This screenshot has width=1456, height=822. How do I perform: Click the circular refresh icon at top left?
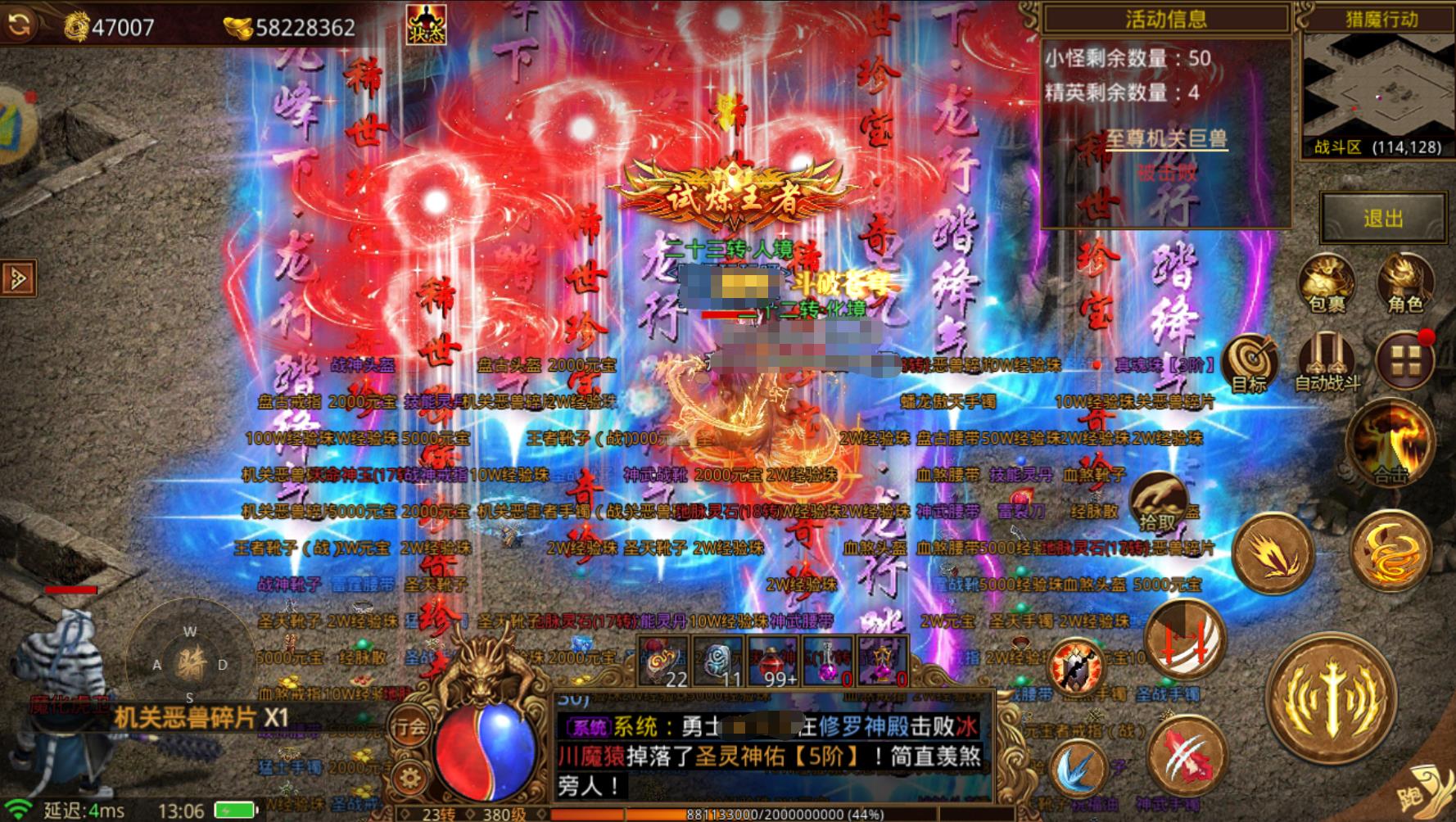(19, 23)
